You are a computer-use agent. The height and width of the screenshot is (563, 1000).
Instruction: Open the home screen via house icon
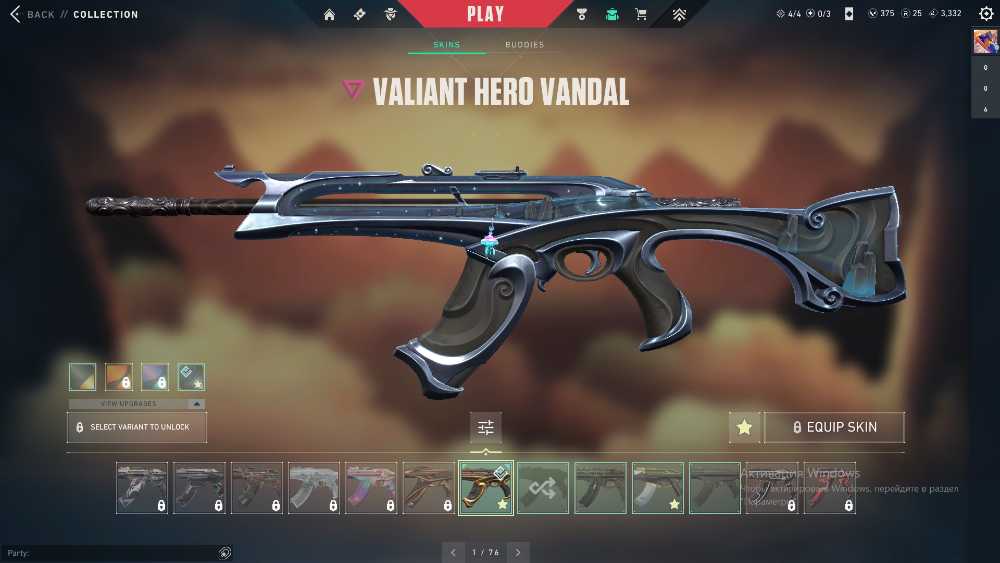(330, 15)
